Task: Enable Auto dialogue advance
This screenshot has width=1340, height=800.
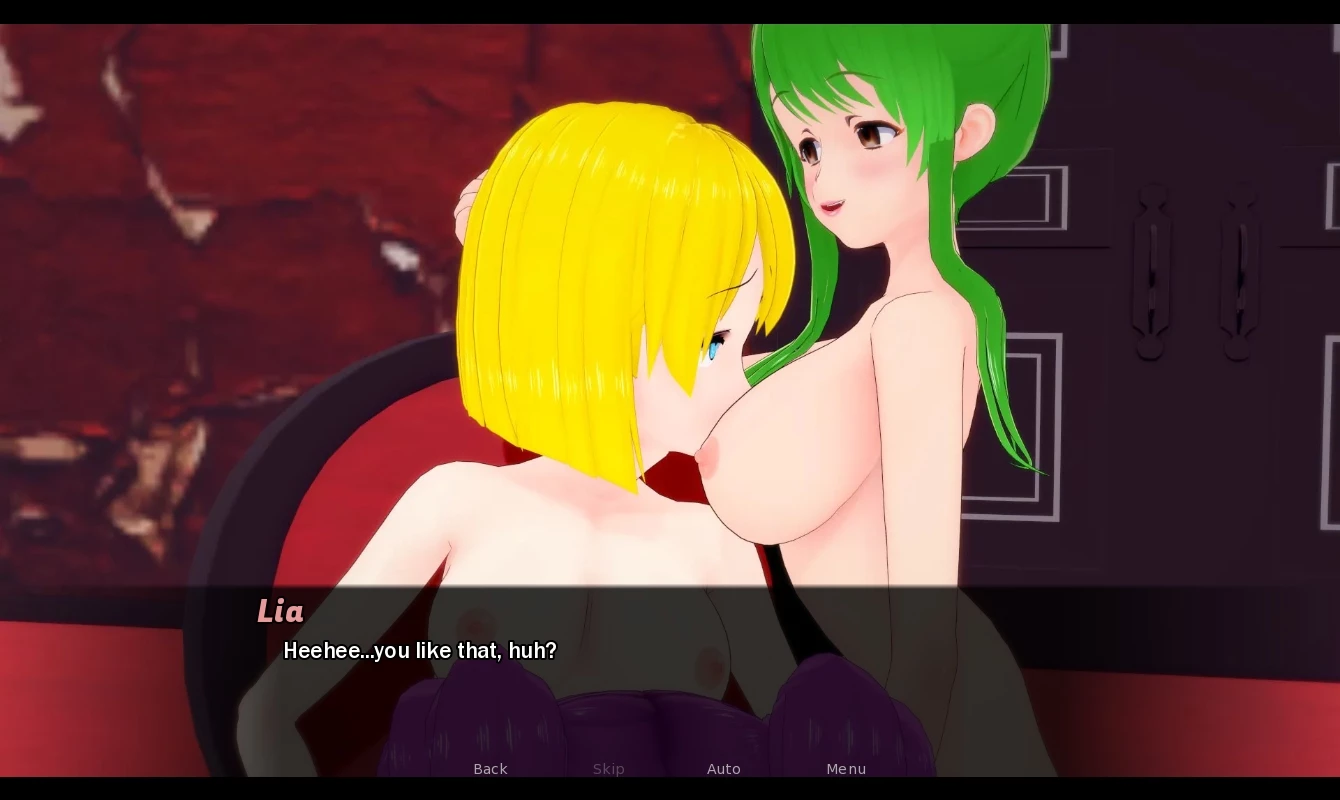Action: [x=723, y=769]
